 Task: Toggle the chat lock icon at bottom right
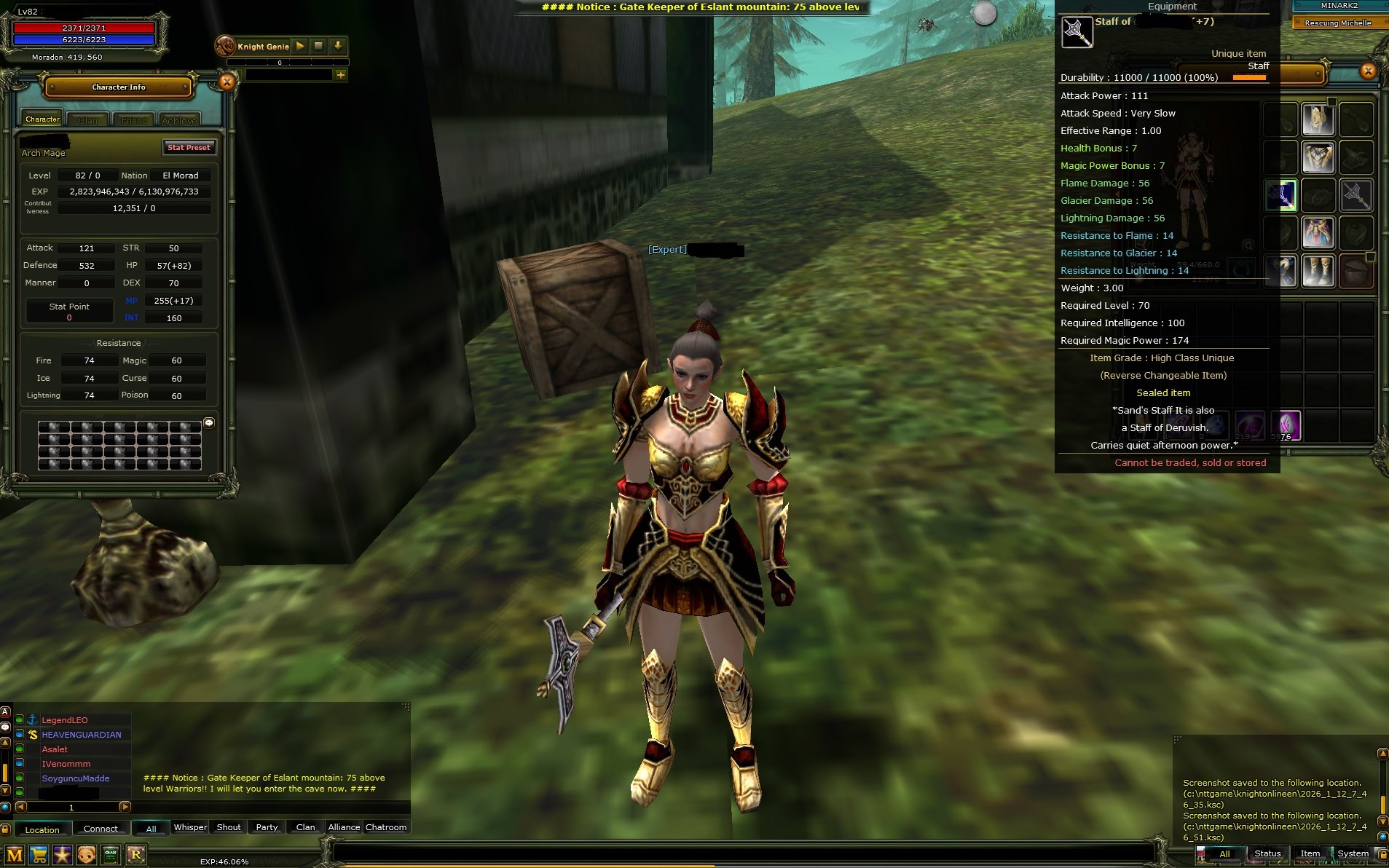pos(1382,857)
